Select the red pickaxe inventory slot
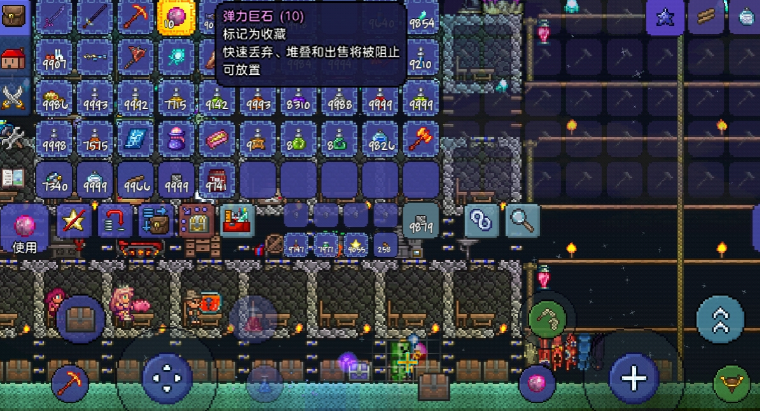760x411 pixels. (134, 17)
